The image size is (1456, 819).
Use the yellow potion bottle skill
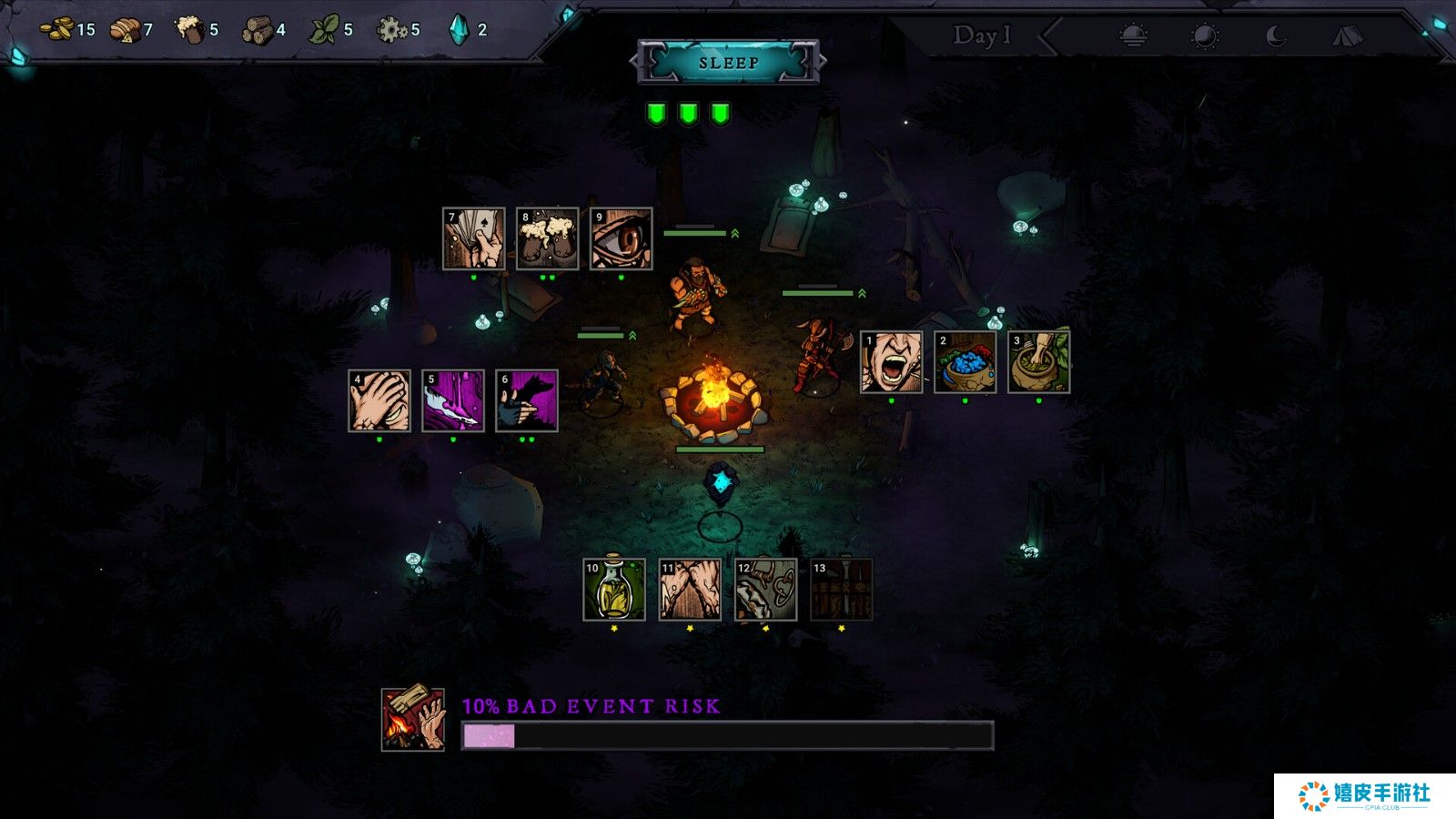[x=614, y=590]
